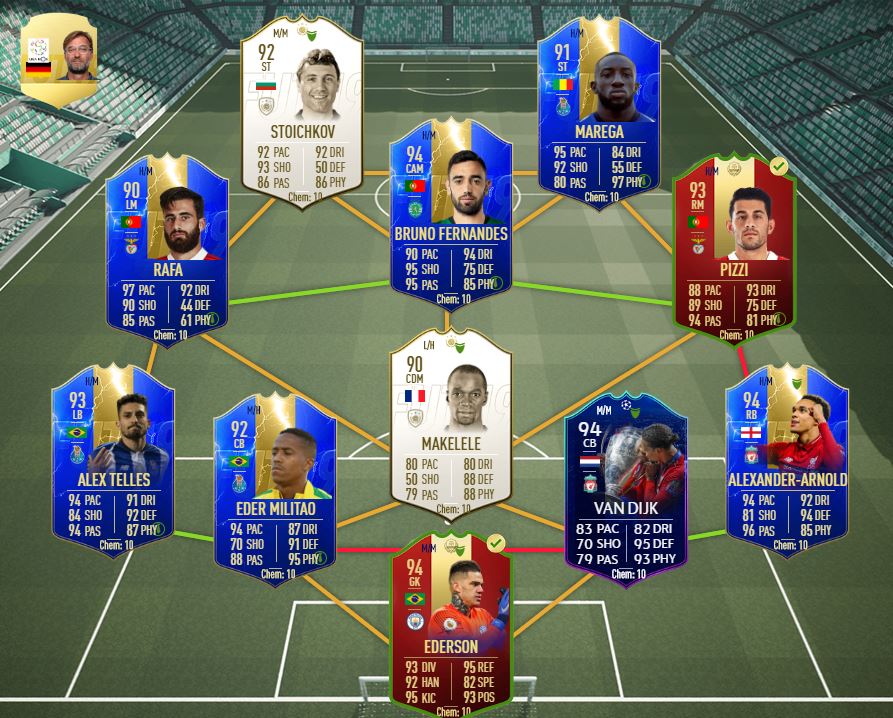Choose the Bruno Fernandes CAM card
The width and height of the screenshot is (893, 718).
pyautogui.click(x=451, y=214)
